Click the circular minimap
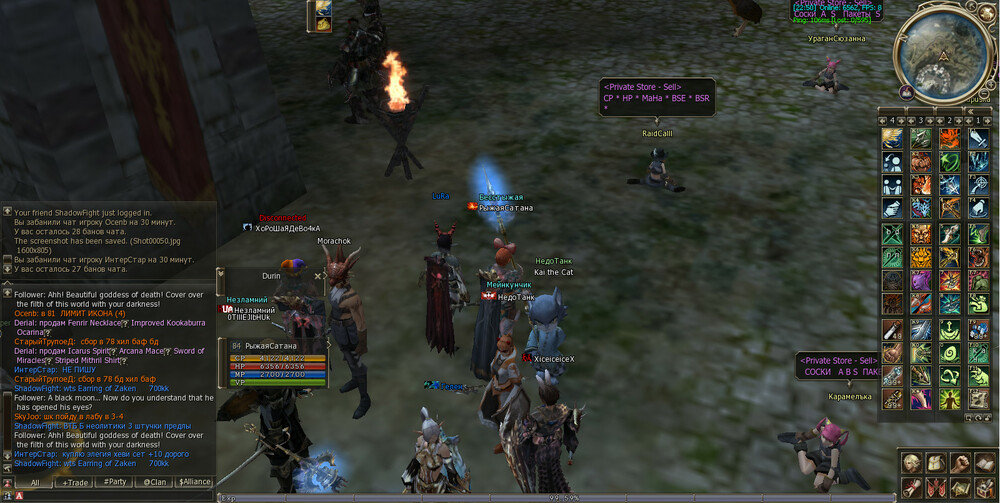The height and width of the screenshot is (503, 1000). click(942, 53)
